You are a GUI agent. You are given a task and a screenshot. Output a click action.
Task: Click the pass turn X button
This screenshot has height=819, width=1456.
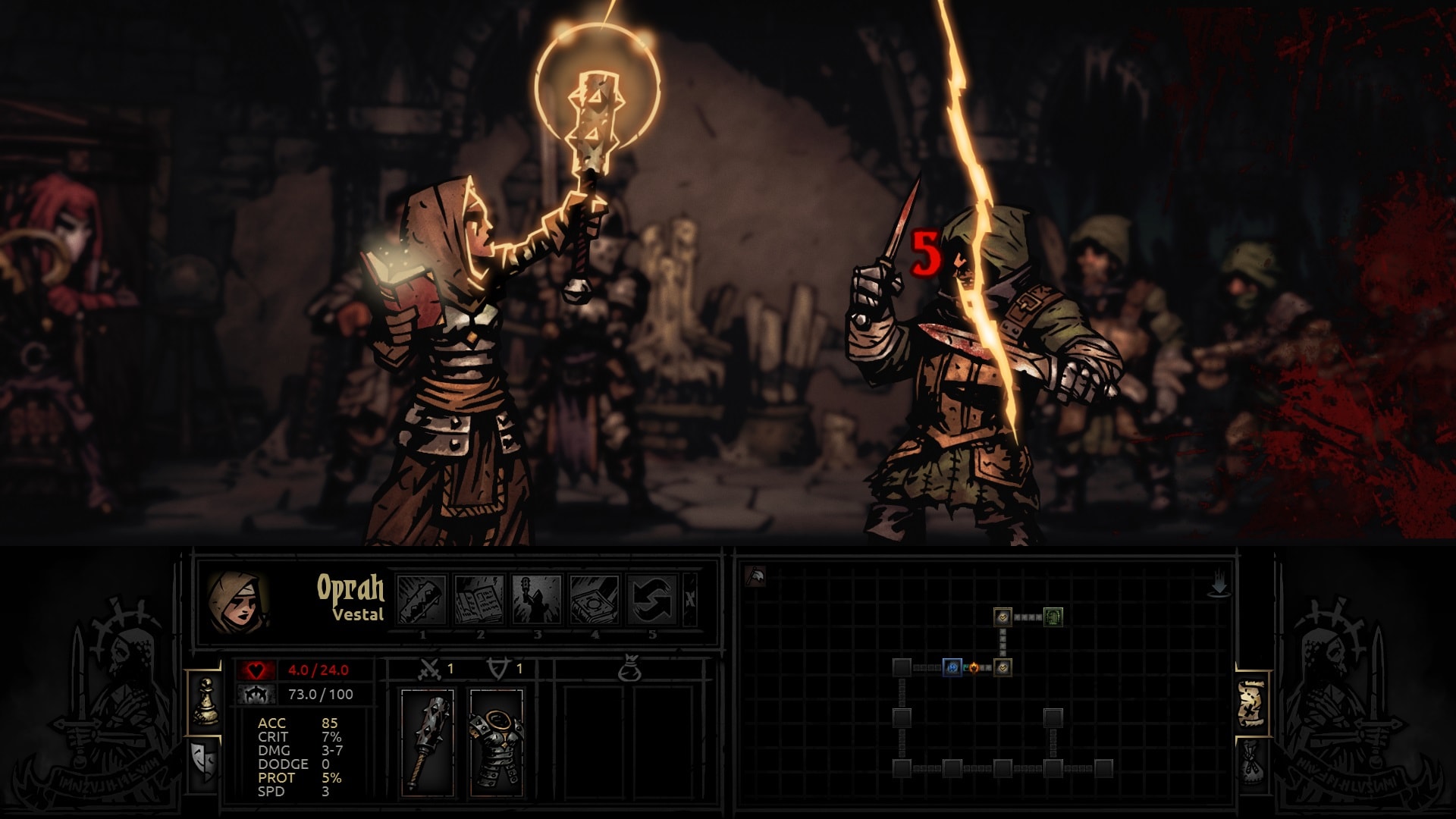(x=690, y=599)
